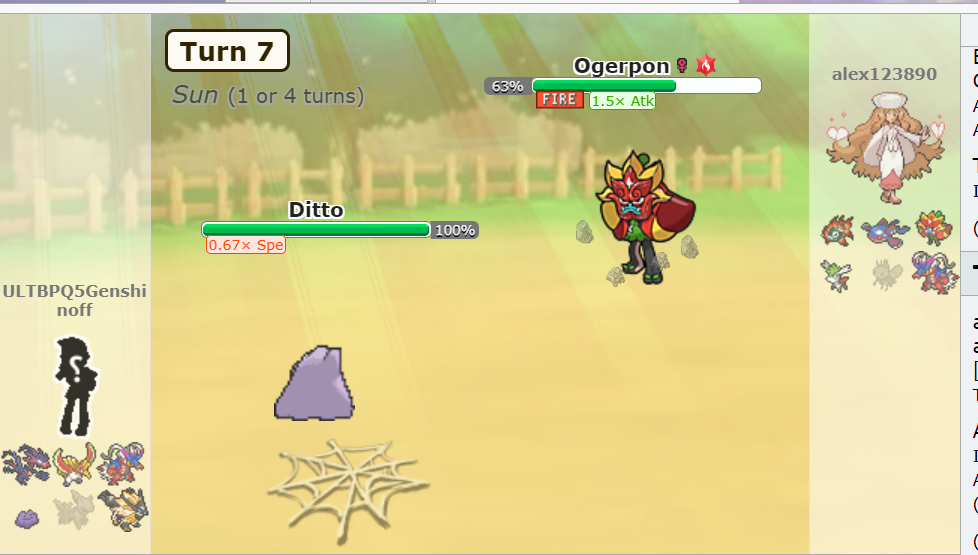978x555 pixels.
Task: Inspect the fainted Pokémon icon on the left team
Action: point(74,511)
